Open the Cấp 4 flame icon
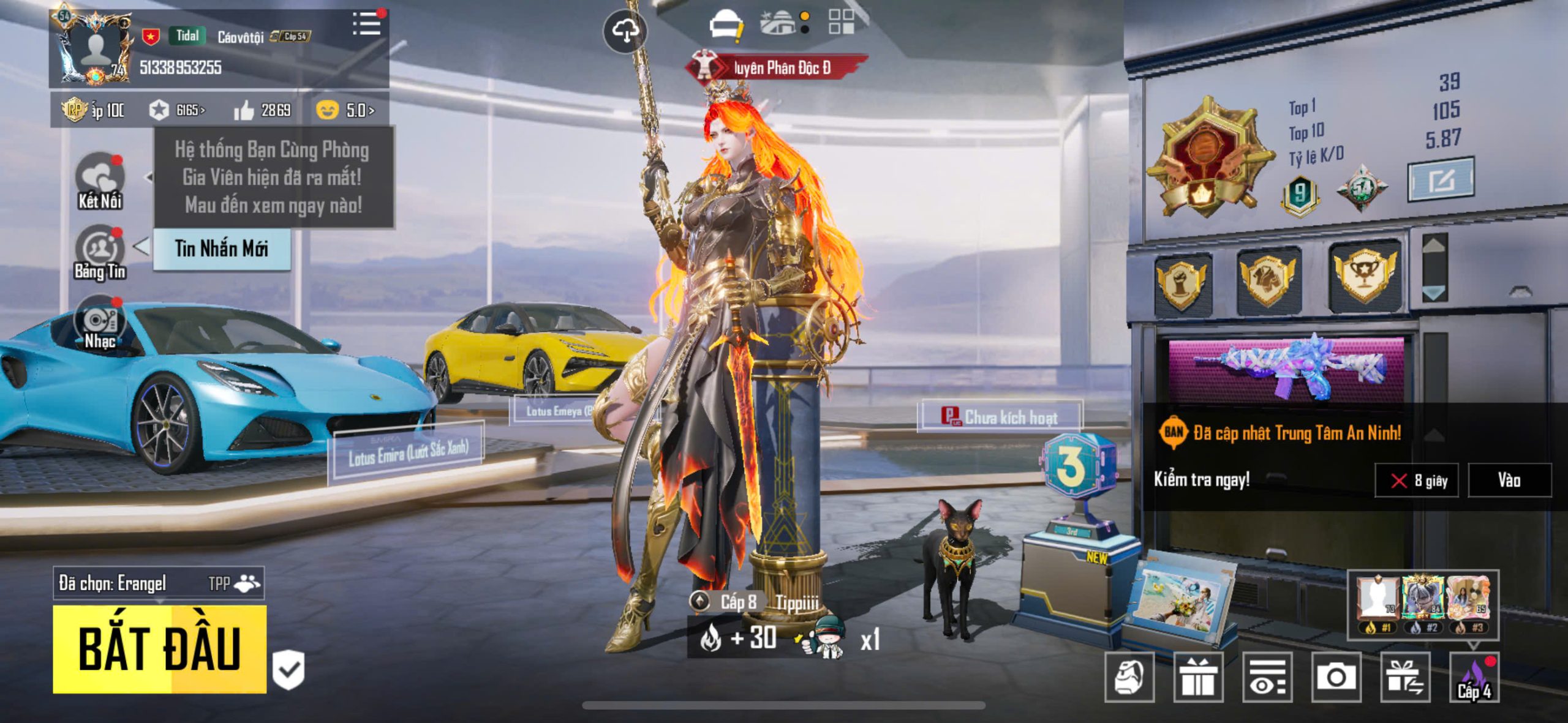 [1474, 677]
